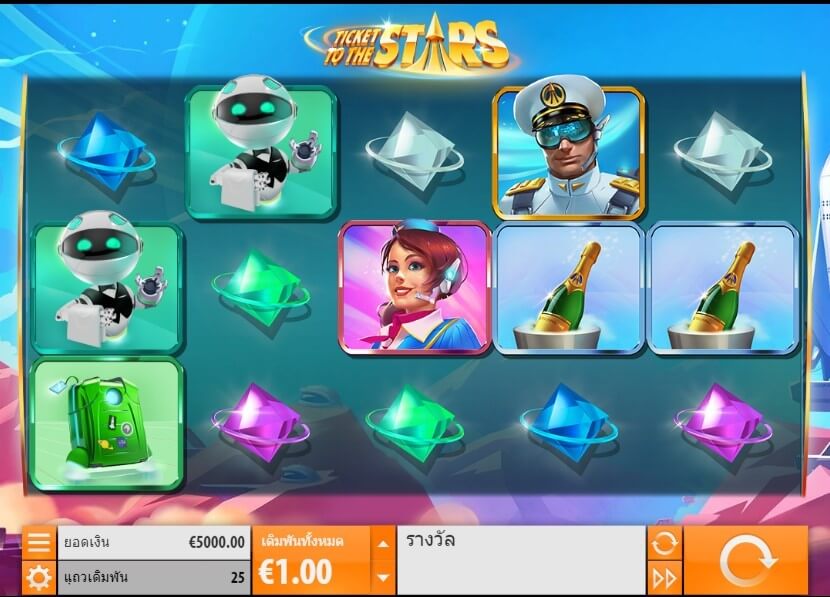The width and height of the screenshot is (830, 597).
Task: Open the hamburger menu
Action: (38, 543)
